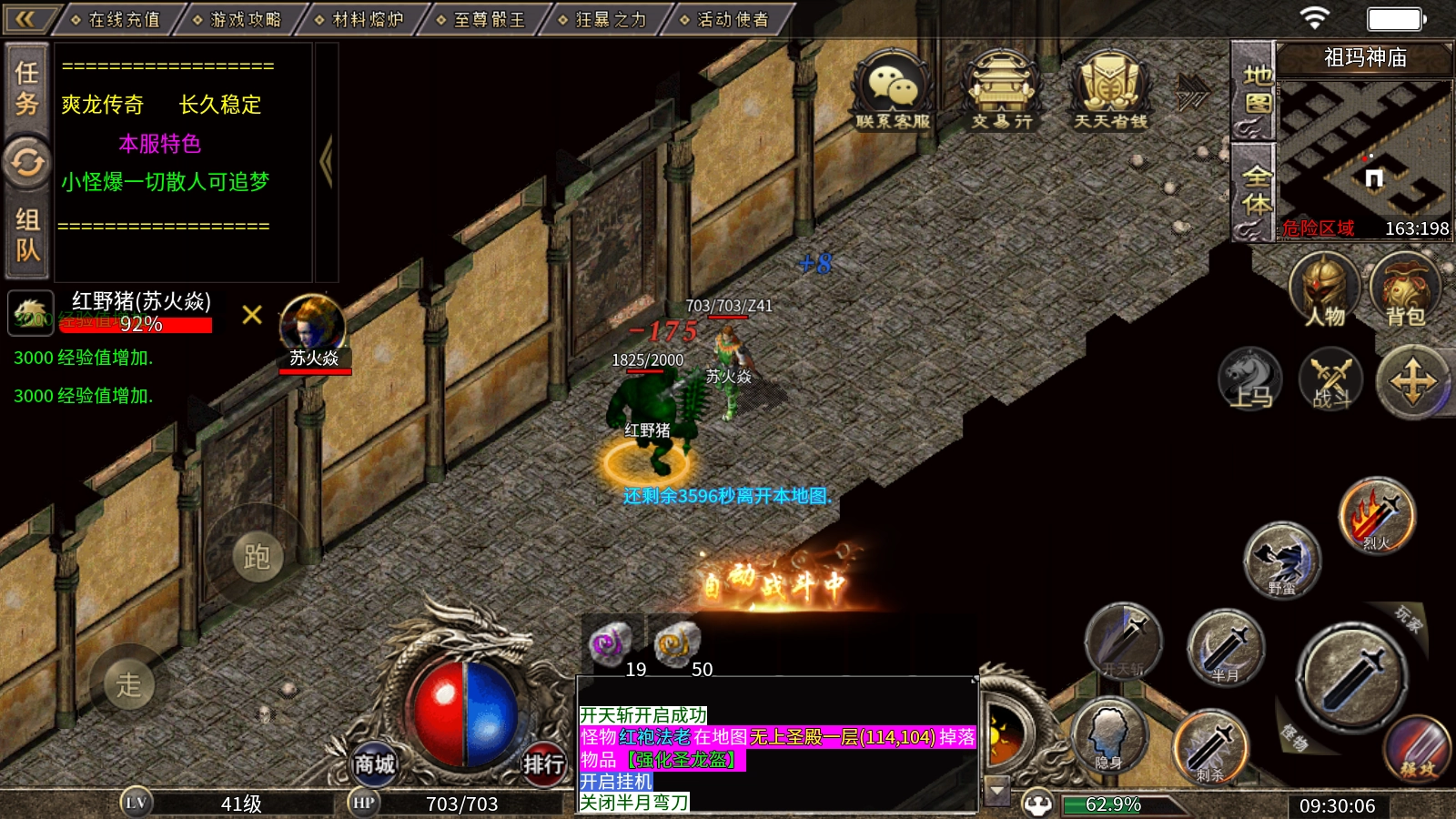Toggle the 战斗 combat mode button
Viewport: 1456px width, 819px height.
pyautogui.click(x=1330, y=379)
